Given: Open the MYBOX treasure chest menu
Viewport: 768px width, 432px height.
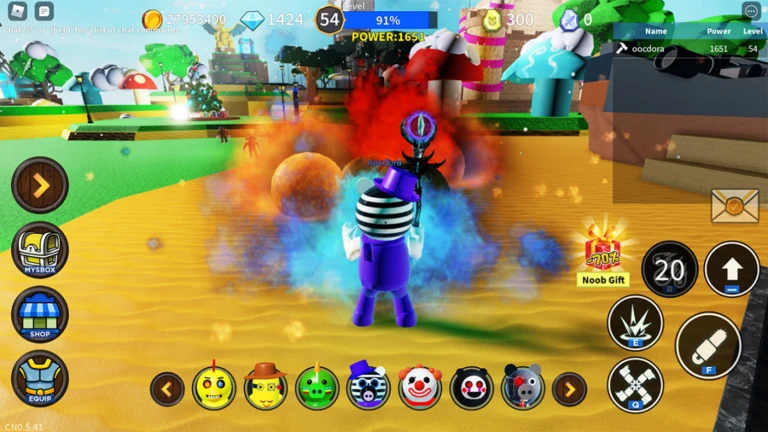Looking at the screenshot, I should click(40, 249).
